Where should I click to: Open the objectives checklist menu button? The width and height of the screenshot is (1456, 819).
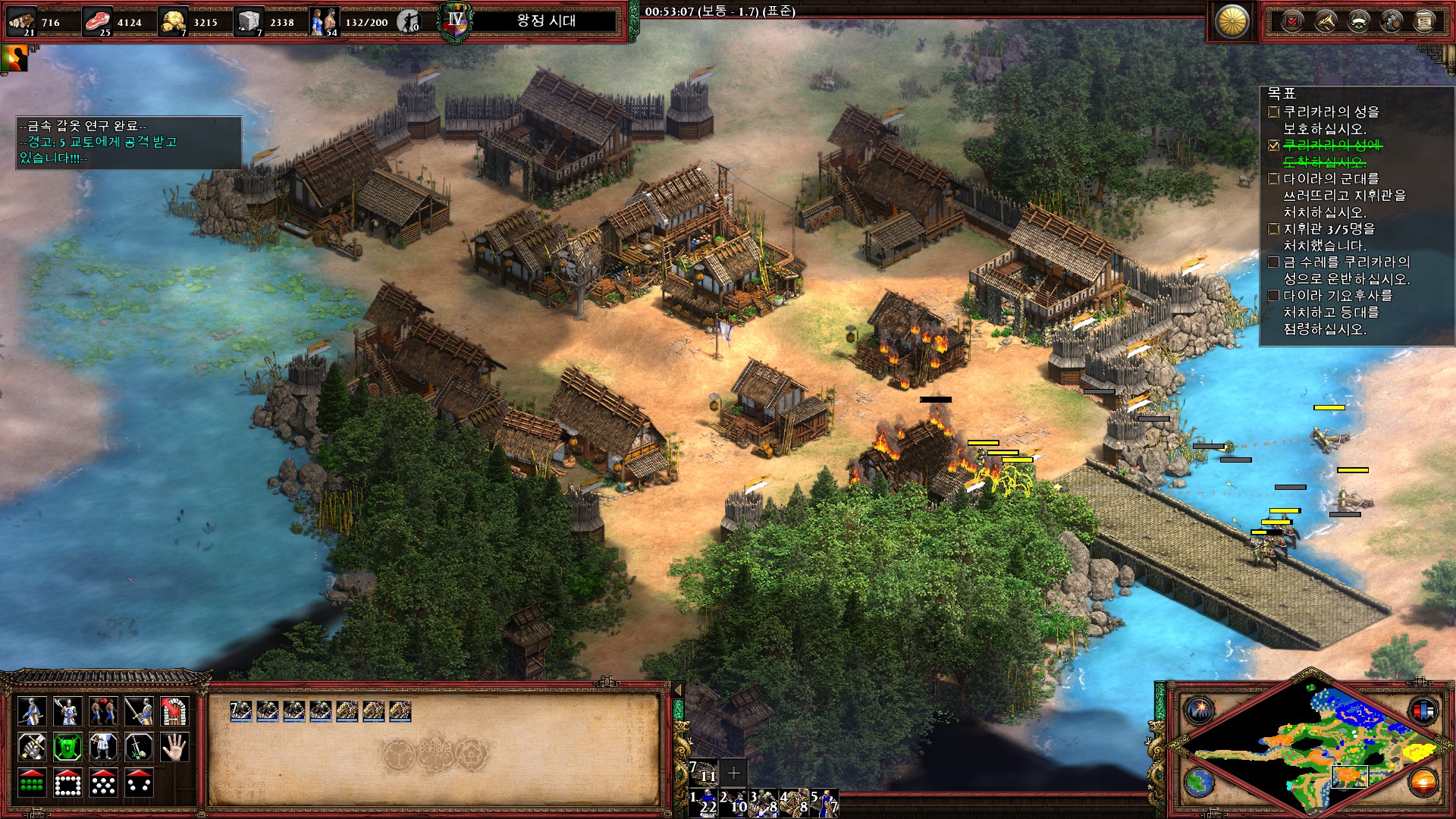1291,21
